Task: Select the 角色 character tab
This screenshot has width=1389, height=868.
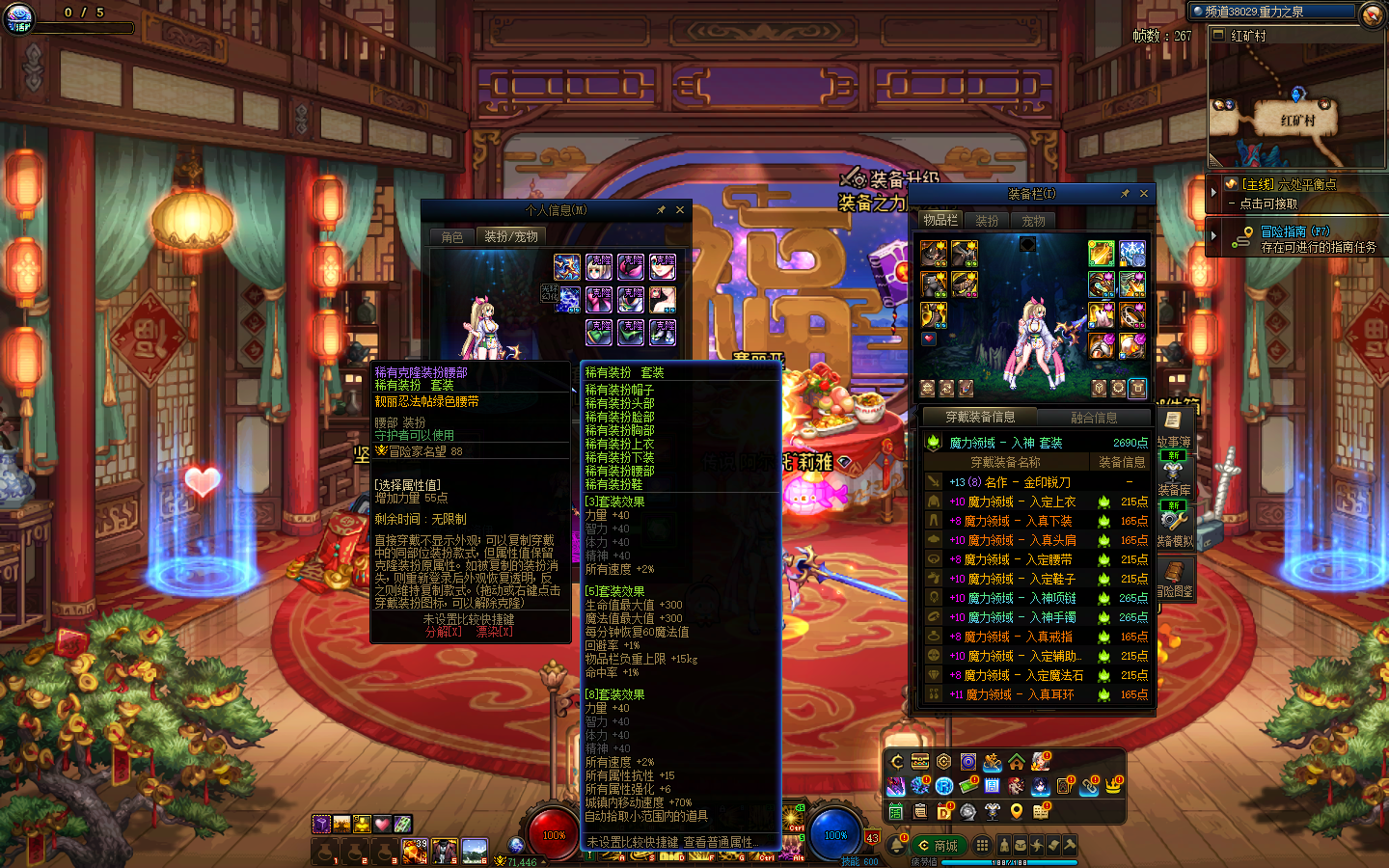Action: 452,236
